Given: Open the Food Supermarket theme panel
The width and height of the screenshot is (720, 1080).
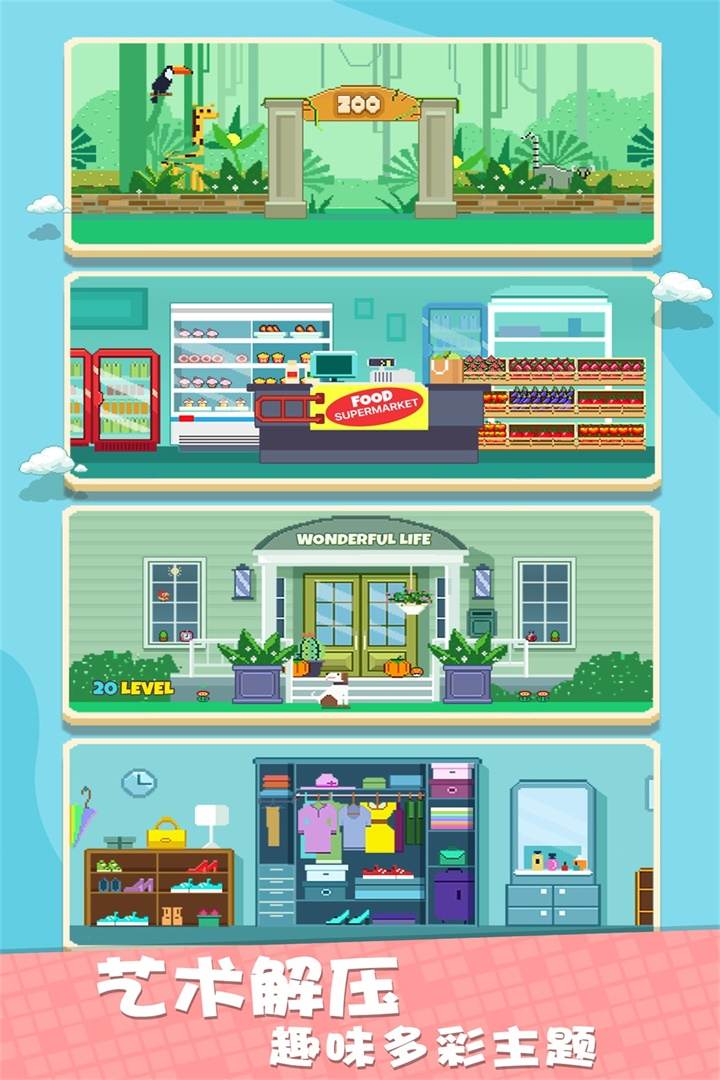Looking at the screenshot, I should tap(360, 380).
